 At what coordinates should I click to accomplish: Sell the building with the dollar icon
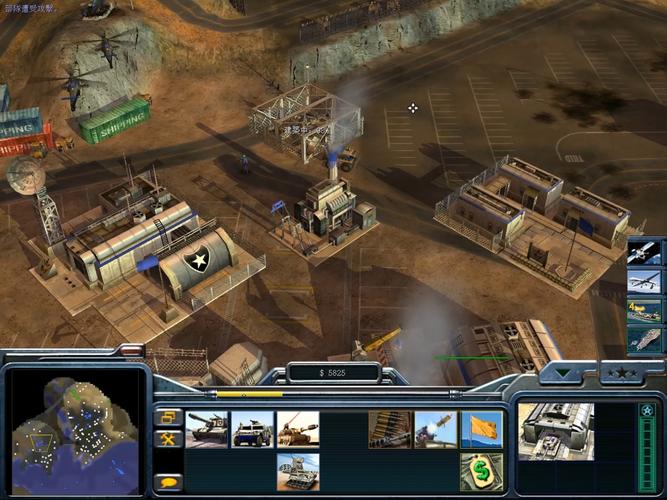(481, 471)
